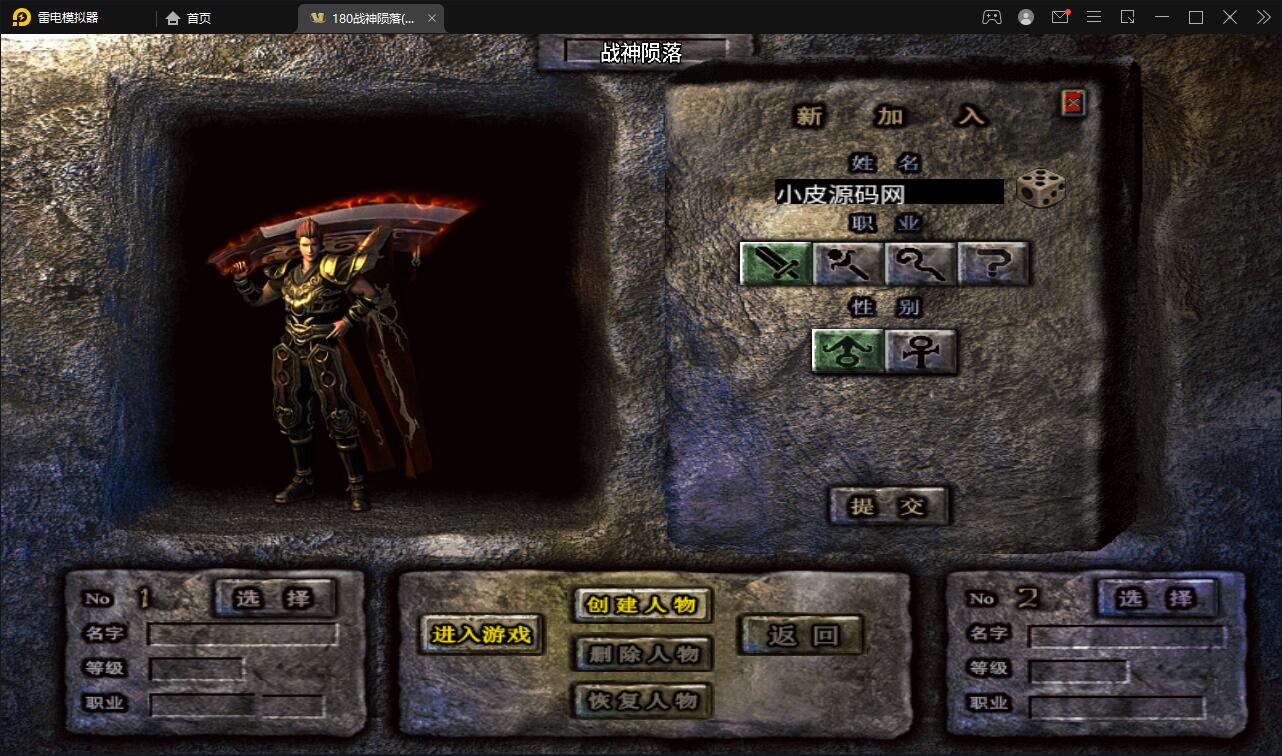The width and height of the screenshot is (1282, 756).
Task: Enter the game with 进入游戏
Action: pyautogui.click(x=481, y=634)
